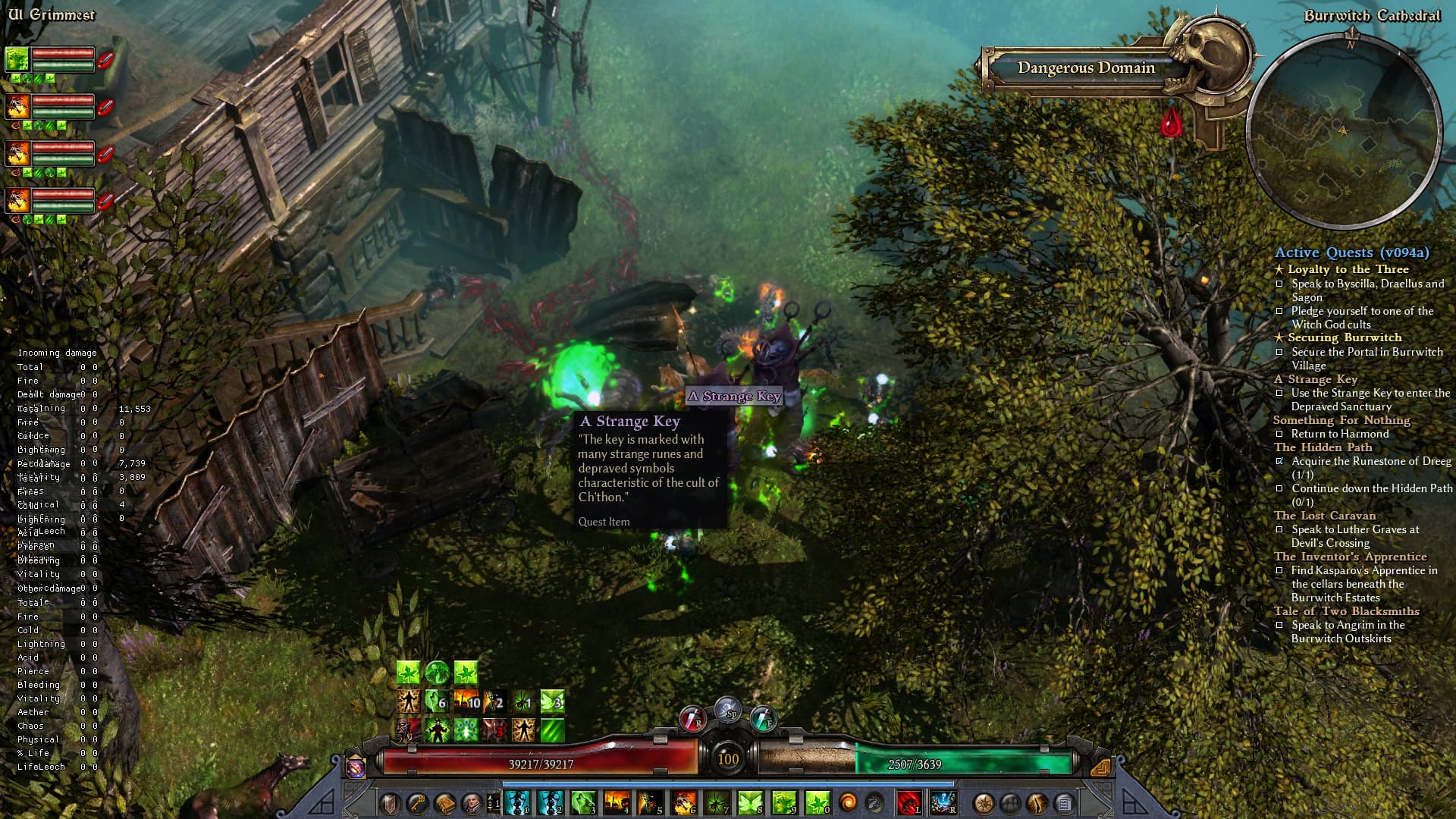Click the golden key icon on the bottom bar

click(418, 803)
